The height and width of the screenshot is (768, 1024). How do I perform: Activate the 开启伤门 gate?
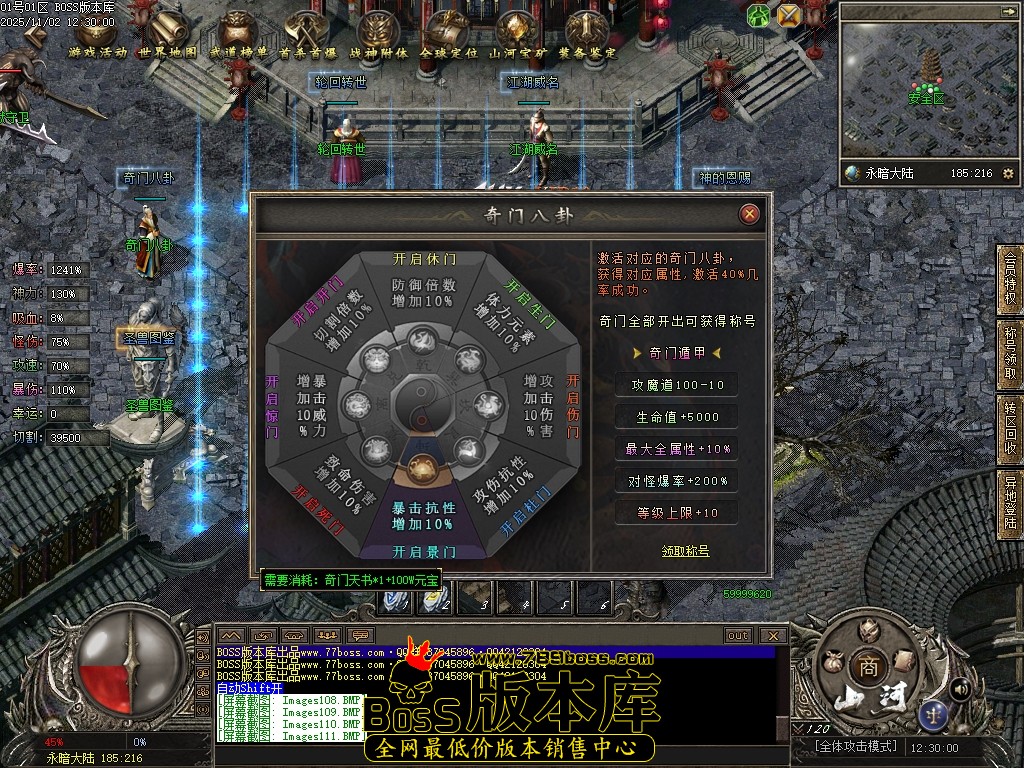[573, 406]
